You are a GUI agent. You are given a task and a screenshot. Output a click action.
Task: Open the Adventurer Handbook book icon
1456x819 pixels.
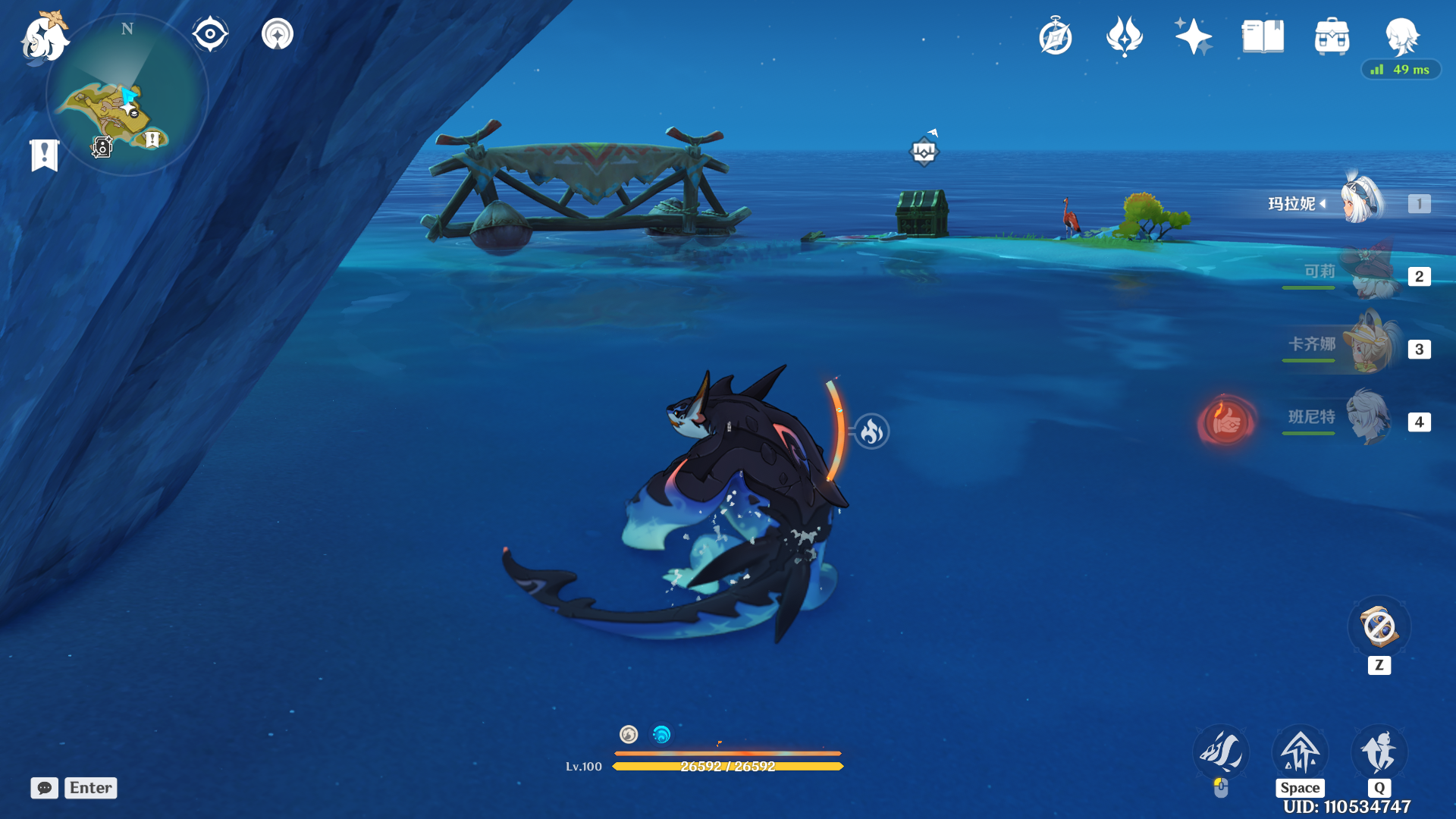[x=1263, y=36]
